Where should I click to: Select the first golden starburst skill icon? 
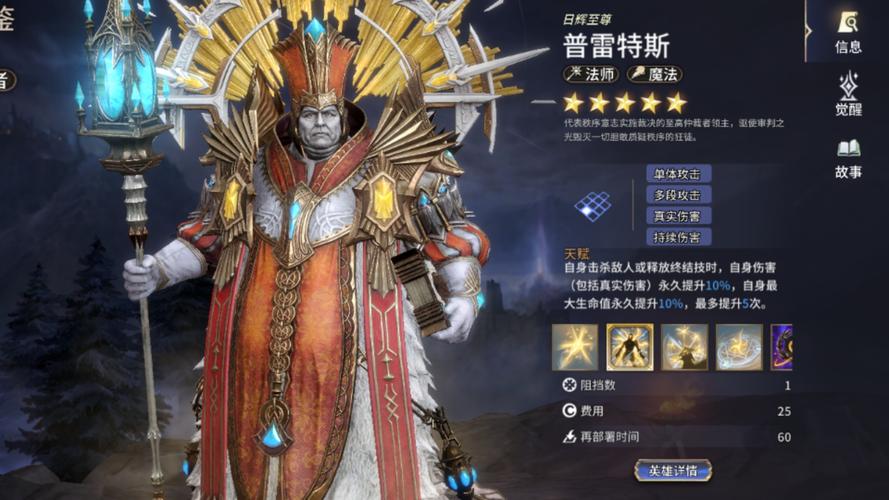pyautogui.click(x=575, y=346)
